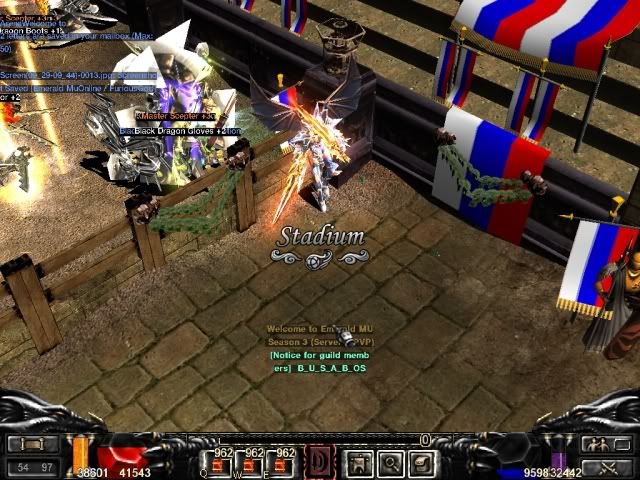Screen dimensions: 640x480
Task: Click the button right of the magnifying glass
Action: tap(421, 463)
